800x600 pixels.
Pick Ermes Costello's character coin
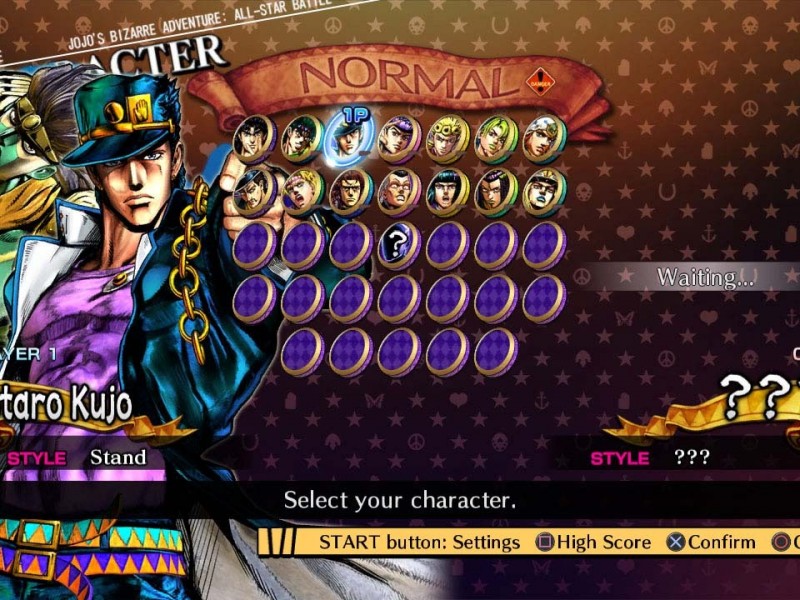click(x=495, y=192)
